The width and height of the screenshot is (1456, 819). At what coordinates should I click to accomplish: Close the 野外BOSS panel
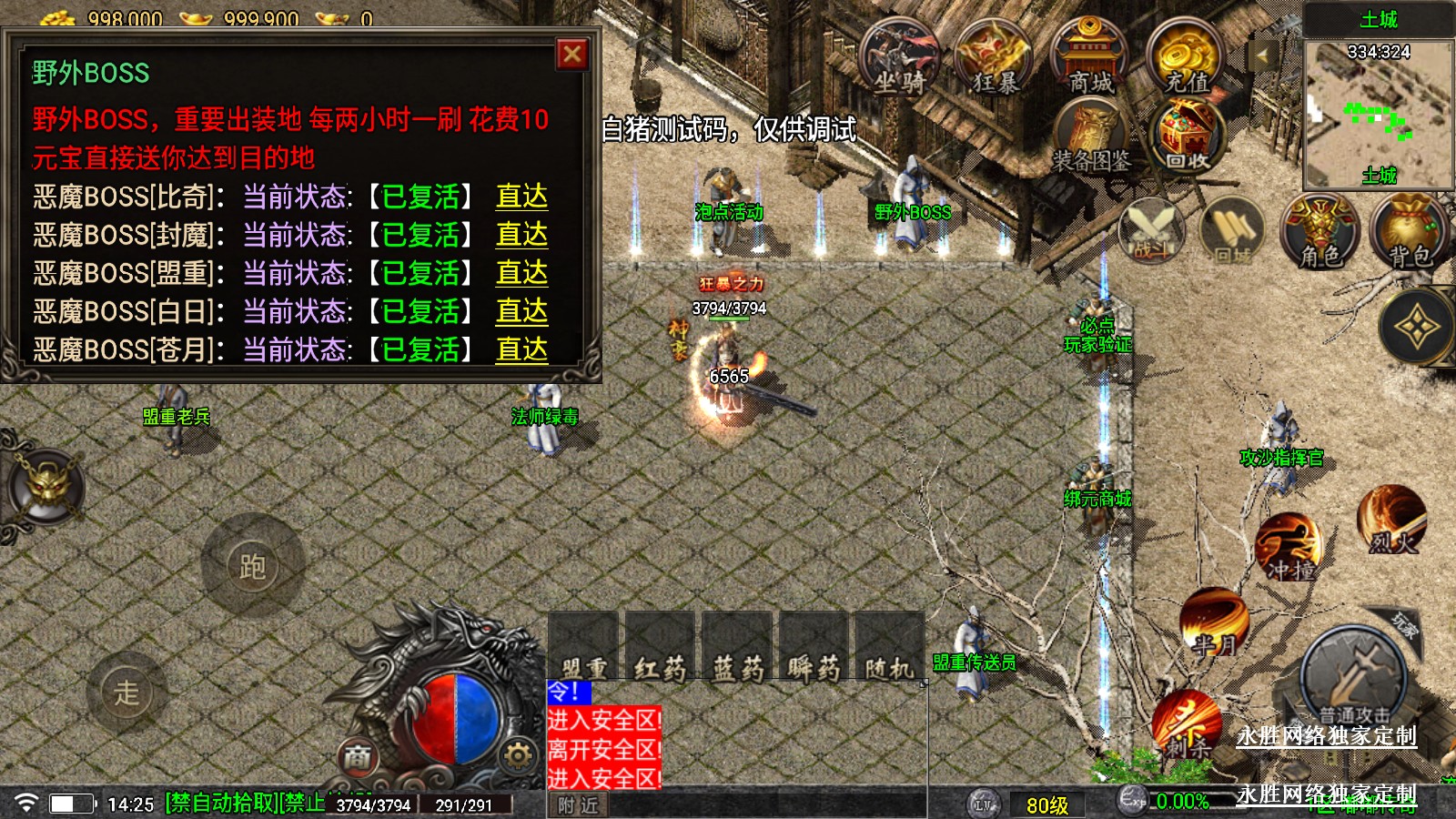[x=572, y=55]
